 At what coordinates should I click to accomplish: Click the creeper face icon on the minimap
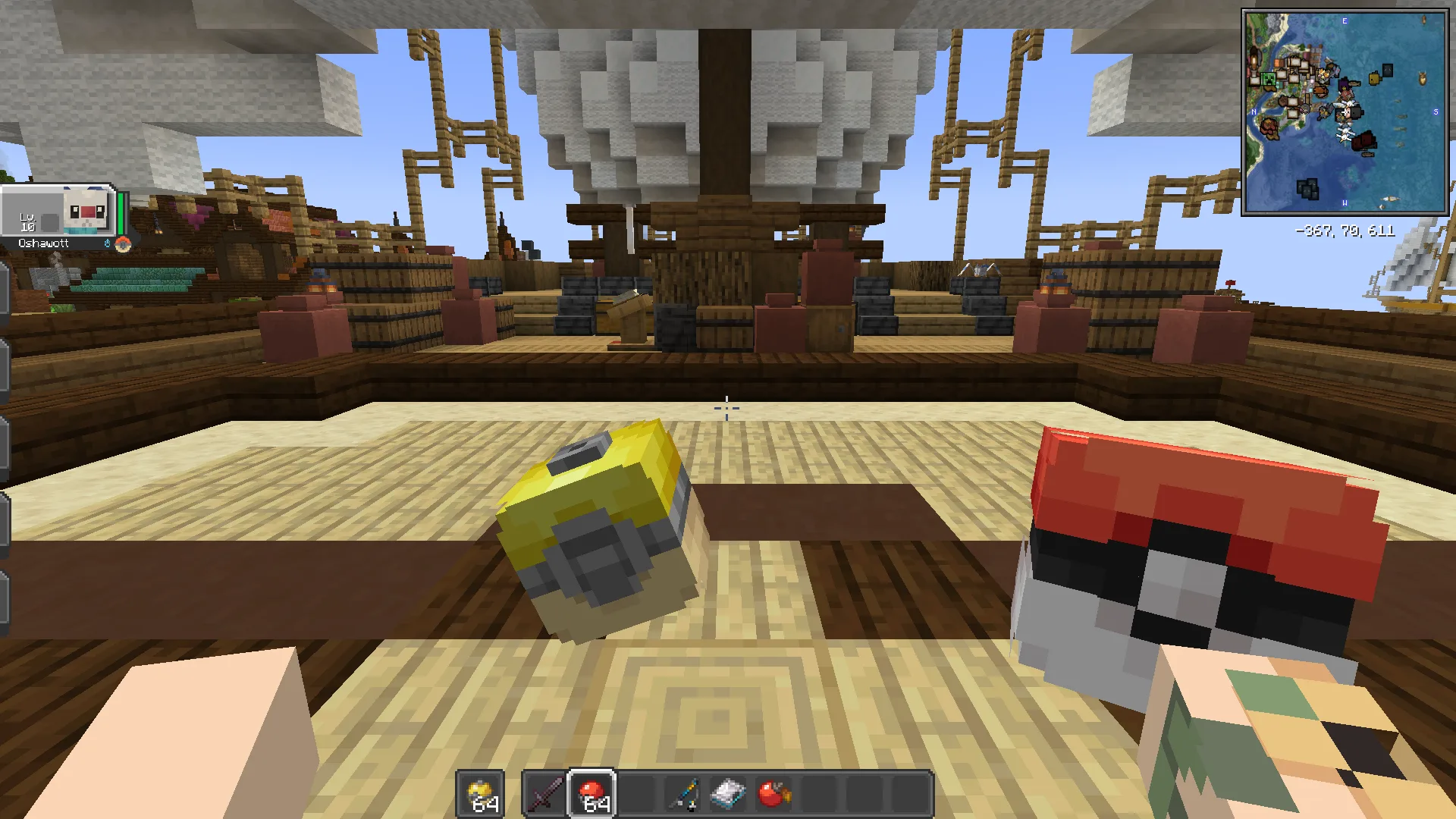click(1268, 79)
